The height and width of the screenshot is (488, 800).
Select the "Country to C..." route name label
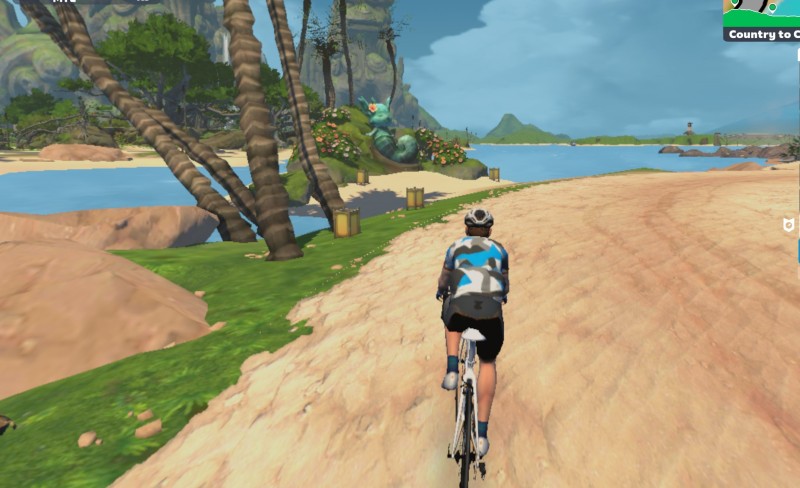[x=763, y=35]
